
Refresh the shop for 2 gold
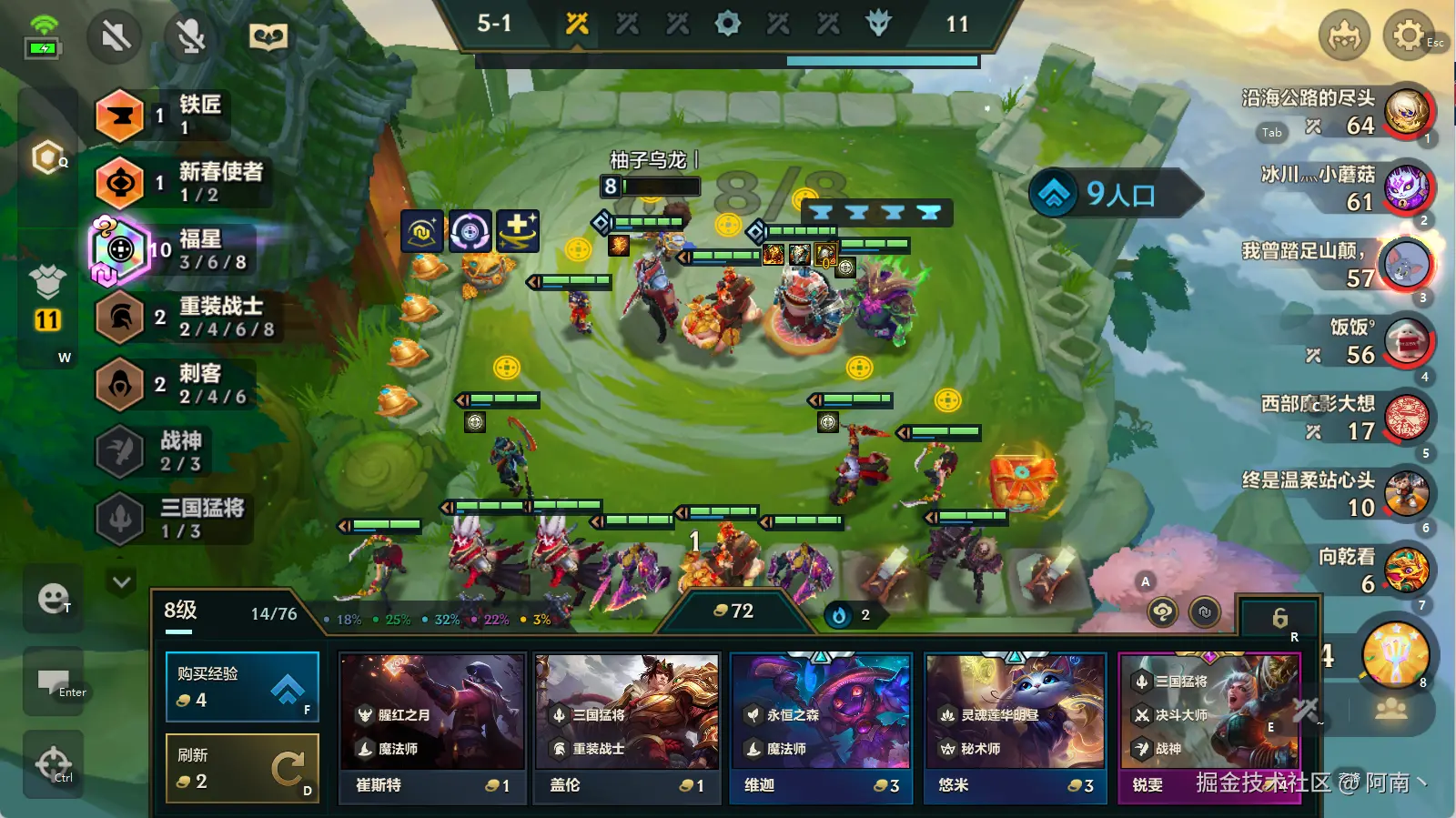[x=242, y=769]
